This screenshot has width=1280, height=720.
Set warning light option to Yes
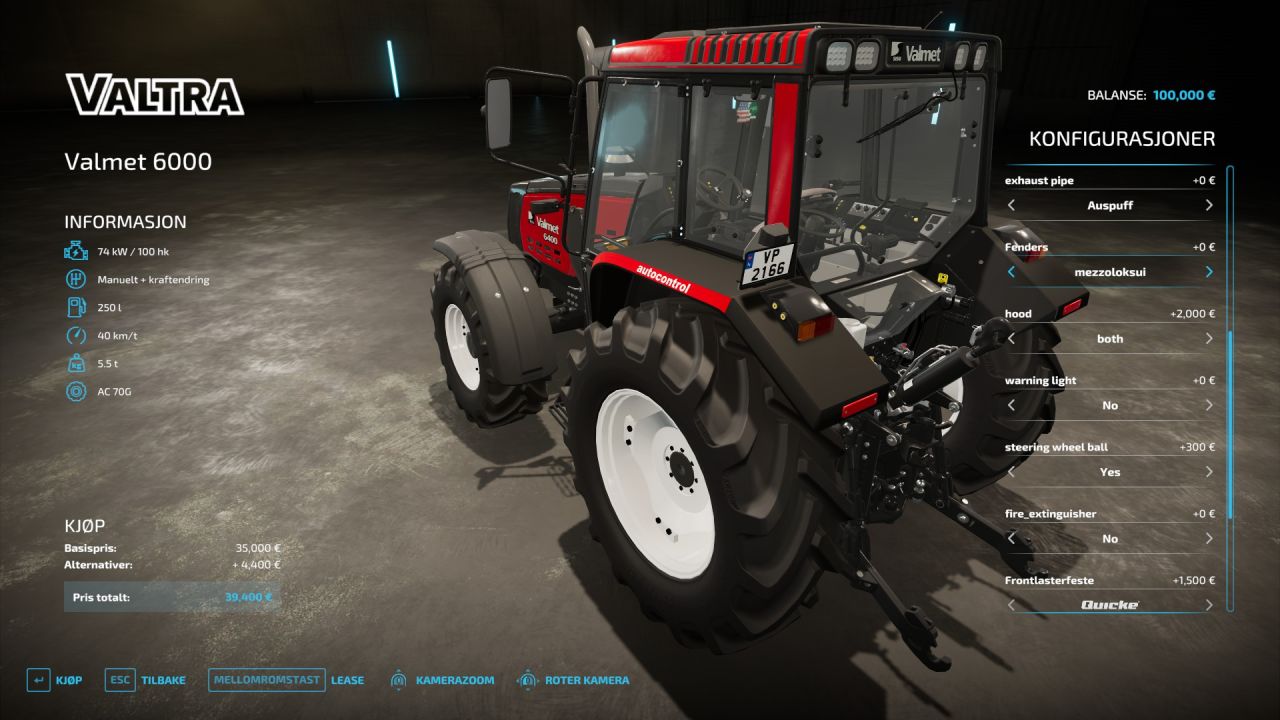pyautogui.click(x=1208, y=405)
